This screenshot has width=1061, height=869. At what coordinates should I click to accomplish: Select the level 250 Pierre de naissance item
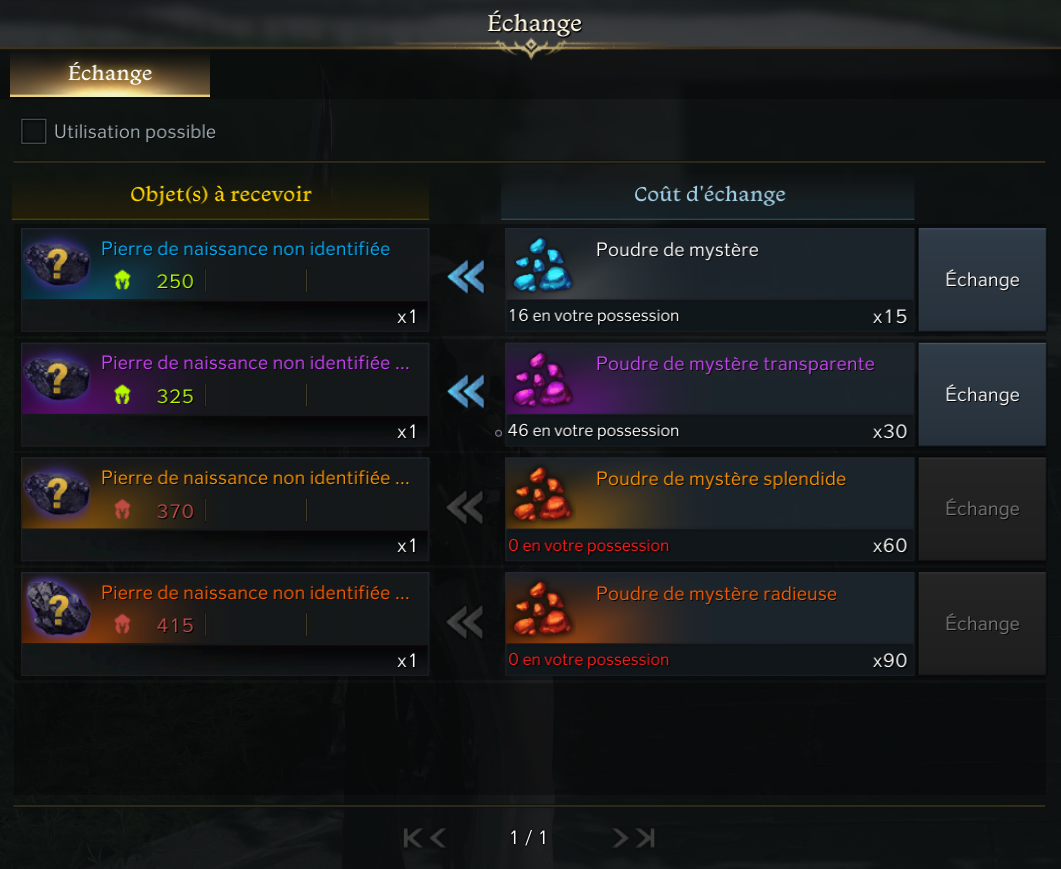[x=225, y=266]
